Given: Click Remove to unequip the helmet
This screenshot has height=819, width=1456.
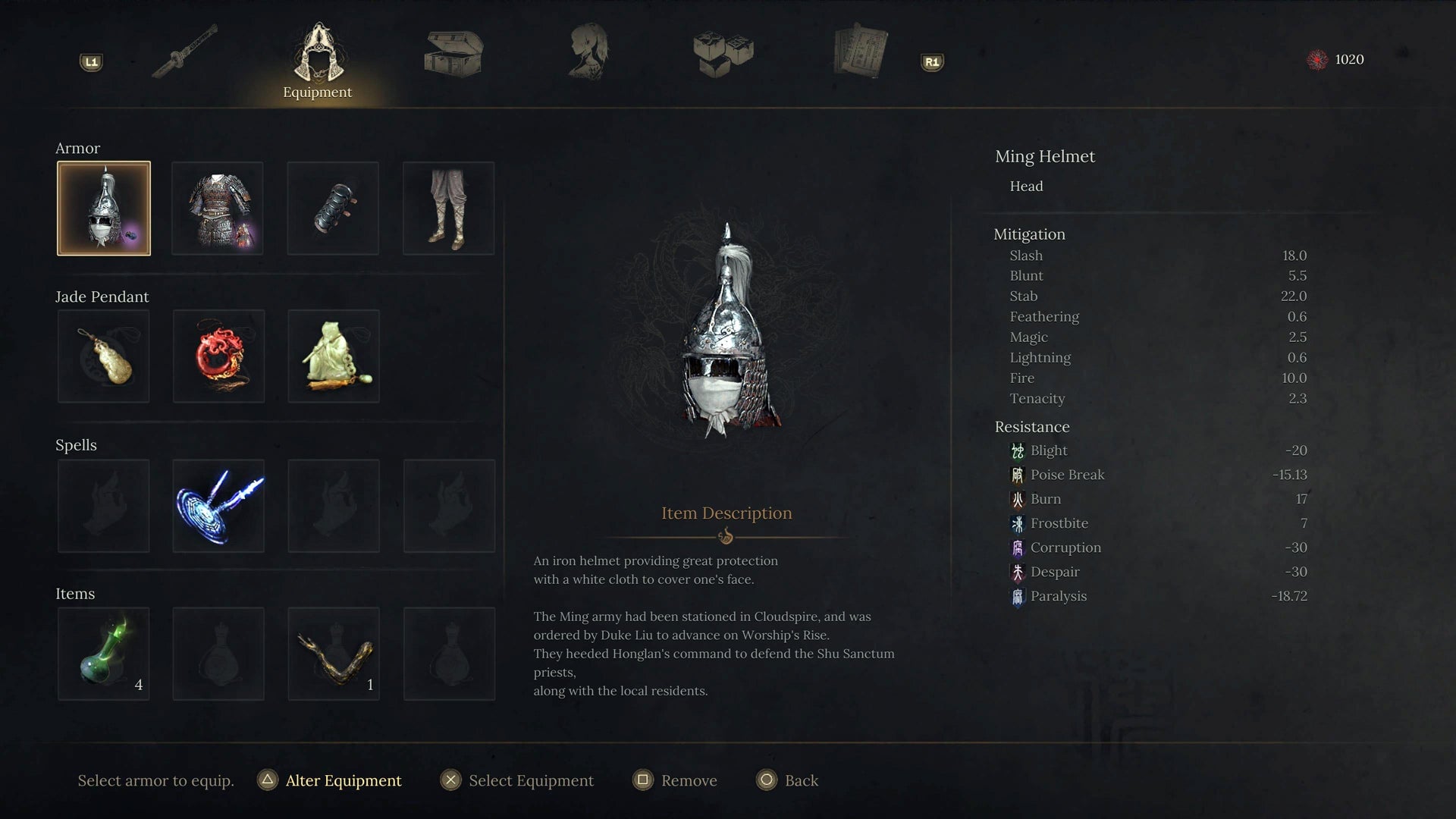Looking at the screenshot, I should (689, 780).
